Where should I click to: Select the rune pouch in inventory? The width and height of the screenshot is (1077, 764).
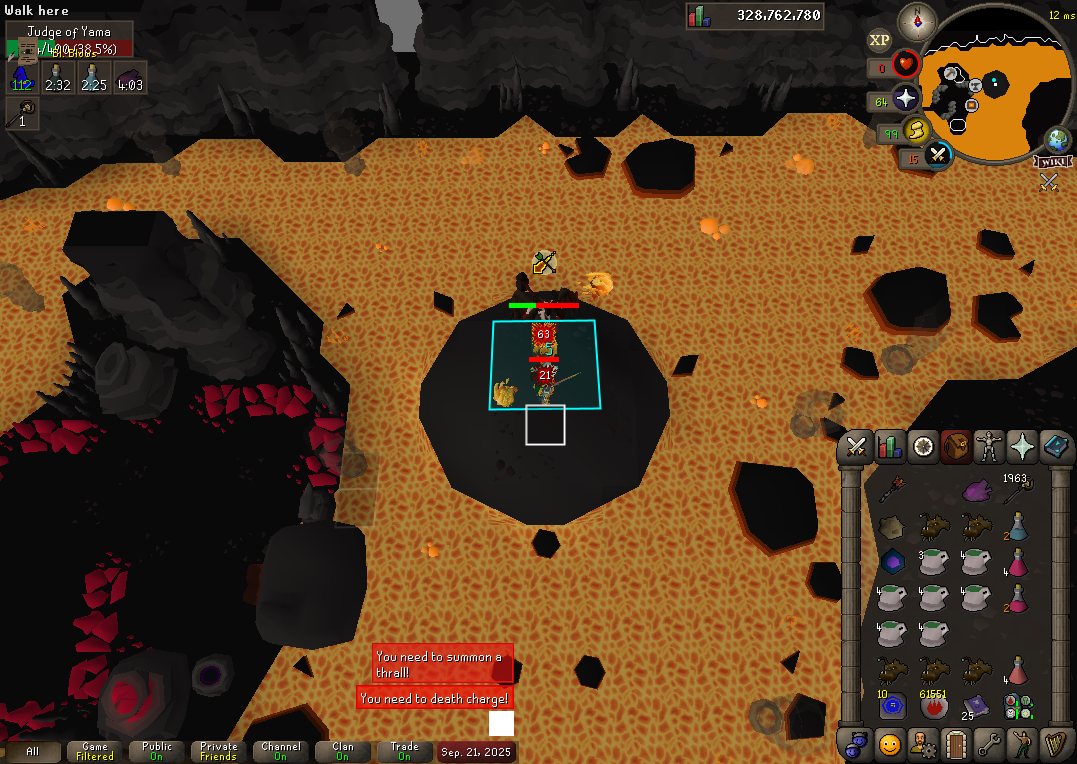click(x=1018, y=706)
